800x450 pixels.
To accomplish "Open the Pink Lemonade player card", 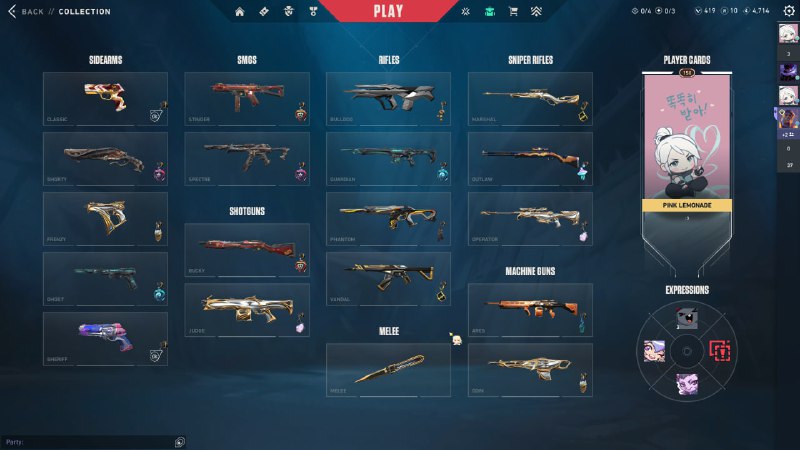I will click(x=687, y=160).
